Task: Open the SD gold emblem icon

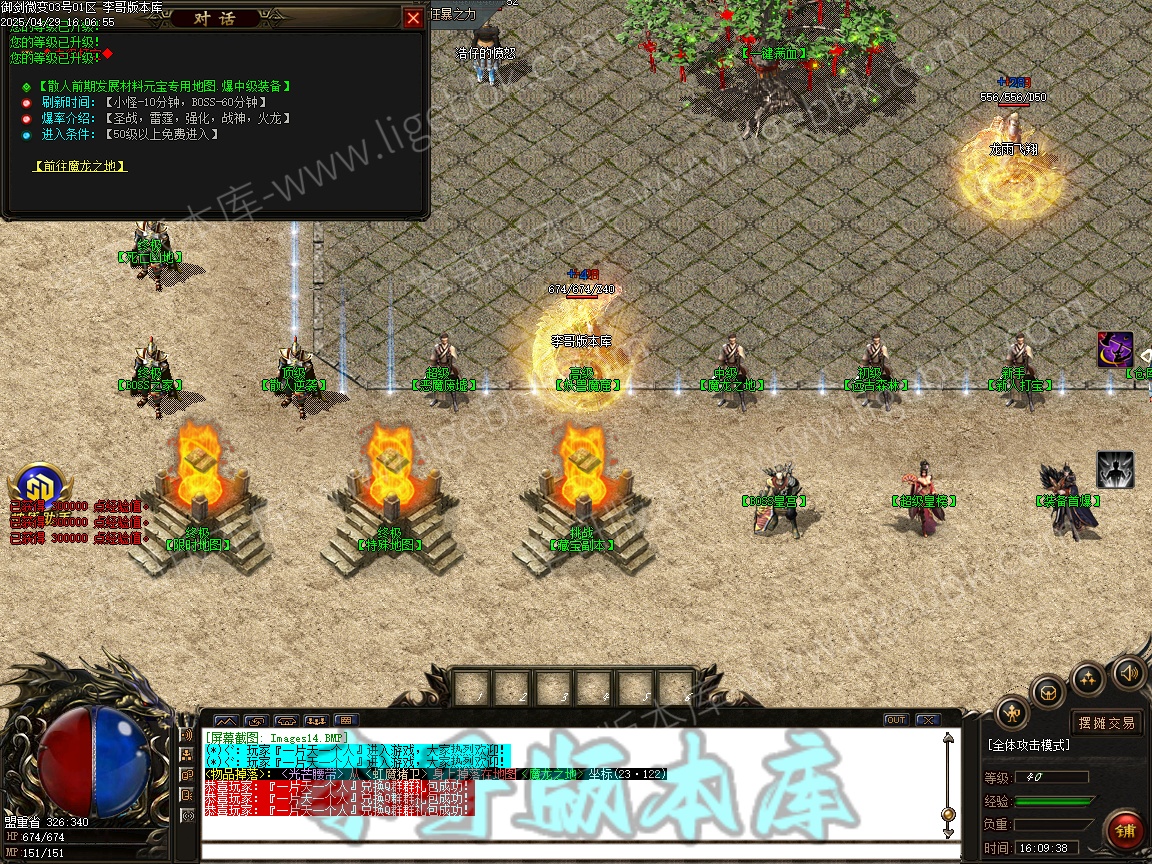Action: [40, 487]
